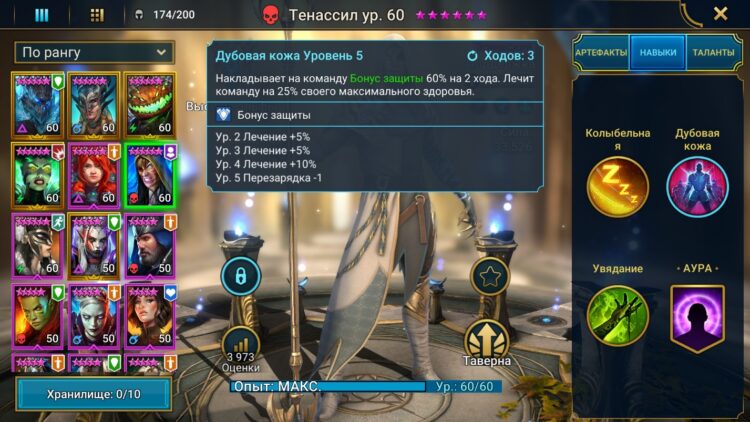Select the red-haired champion portrait
This screenshot has height=422, width=750.
pos(93,175)
